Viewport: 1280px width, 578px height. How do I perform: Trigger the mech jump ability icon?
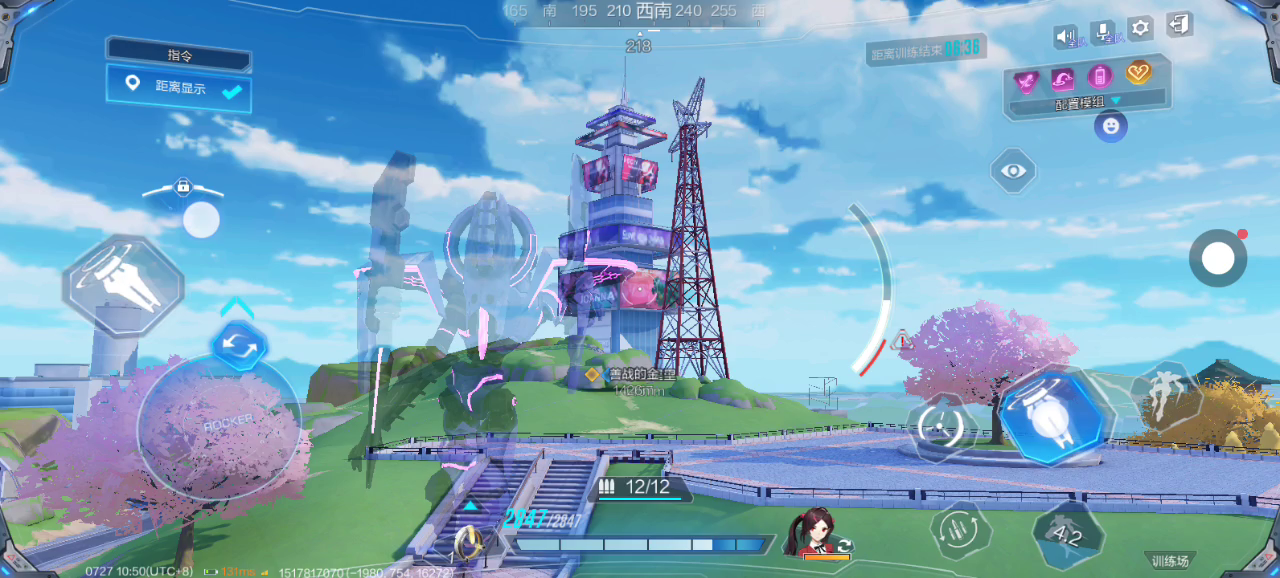(x=1164, y=396)
